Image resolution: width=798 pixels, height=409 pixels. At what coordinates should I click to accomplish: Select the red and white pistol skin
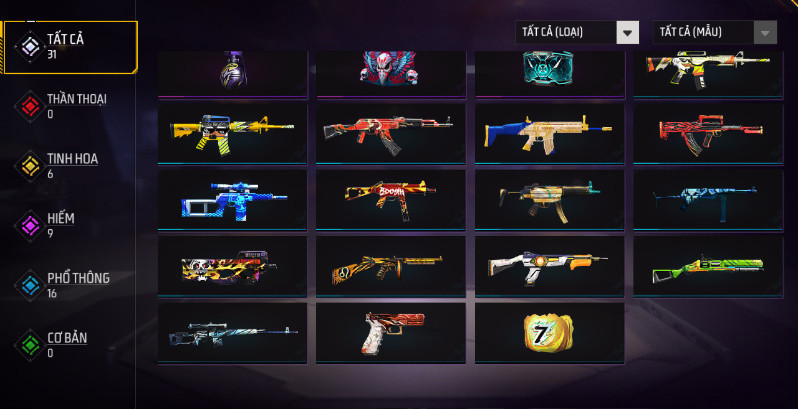click(x=390, y=332)
